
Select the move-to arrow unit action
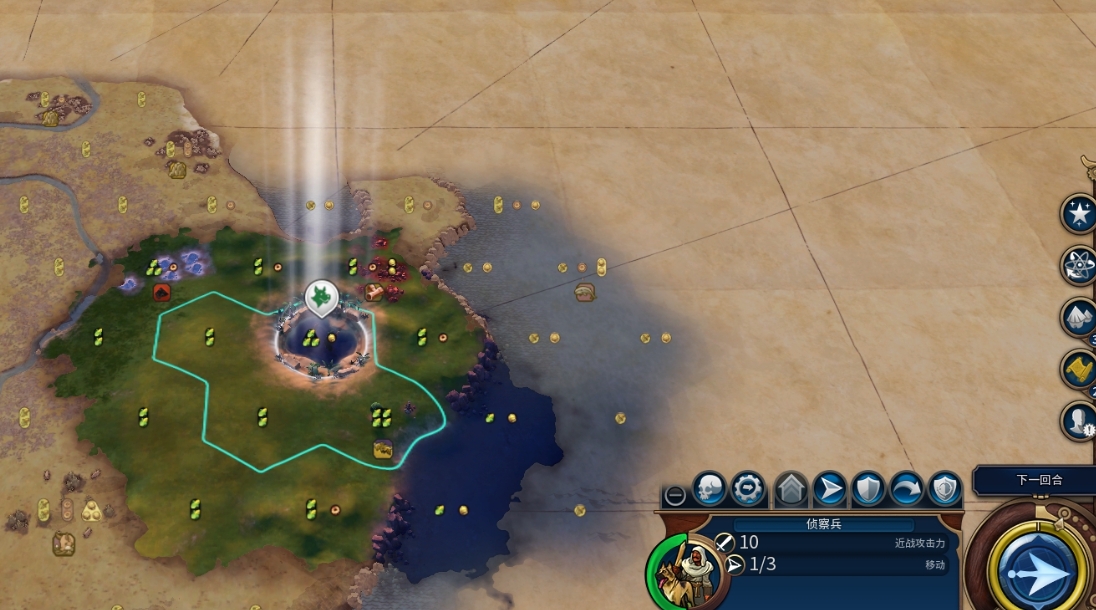click(x=829, y=489)
